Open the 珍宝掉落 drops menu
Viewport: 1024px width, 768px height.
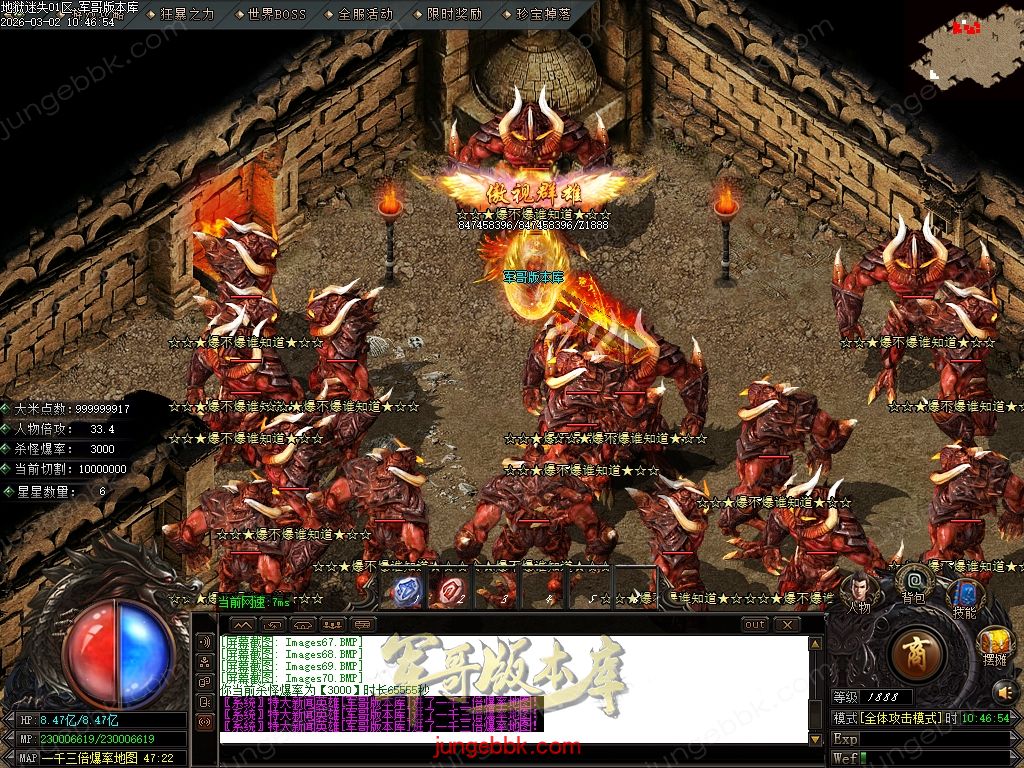pos(543,14)
